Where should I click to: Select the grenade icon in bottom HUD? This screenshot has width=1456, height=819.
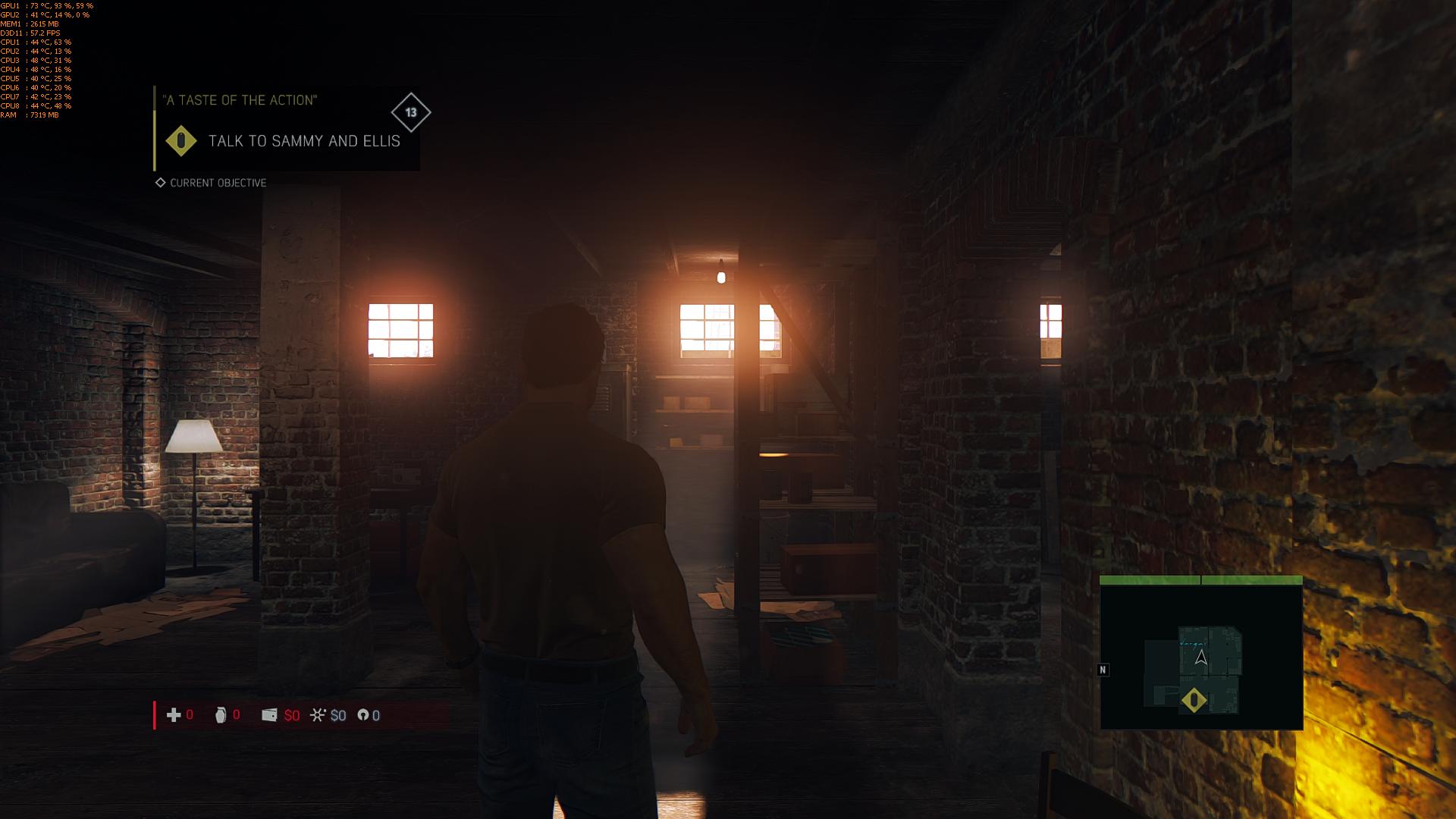click(221, 715)
